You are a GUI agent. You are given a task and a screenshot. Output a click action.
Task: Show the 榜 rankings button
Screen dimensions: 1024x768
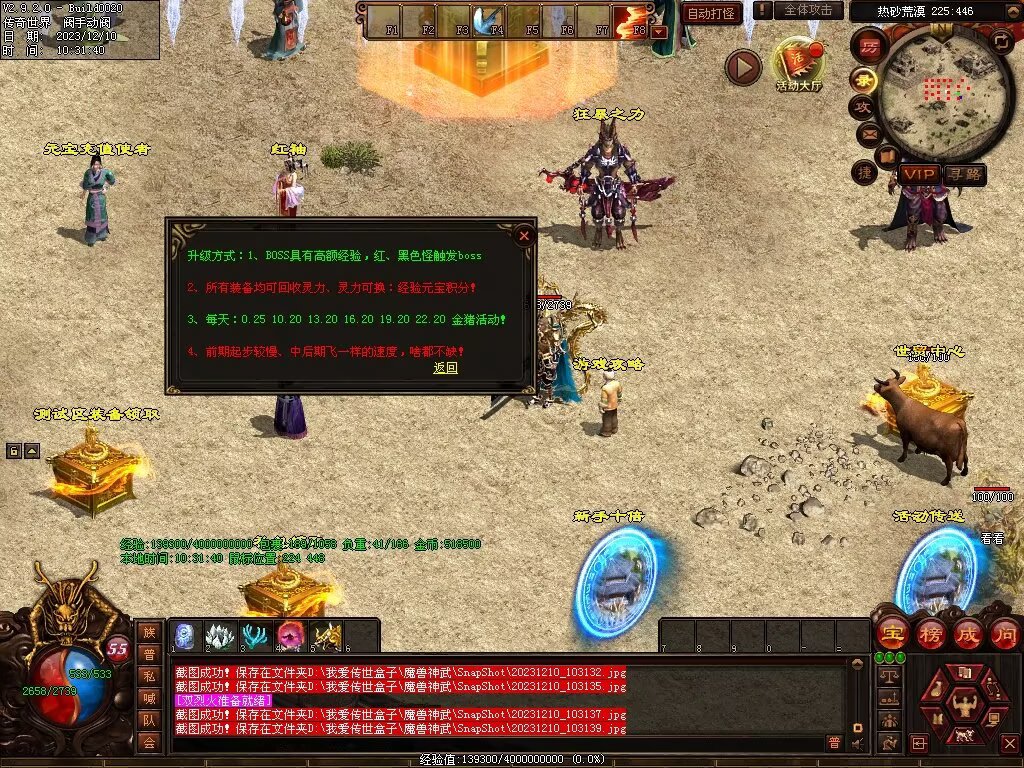(x=930, y=634)
